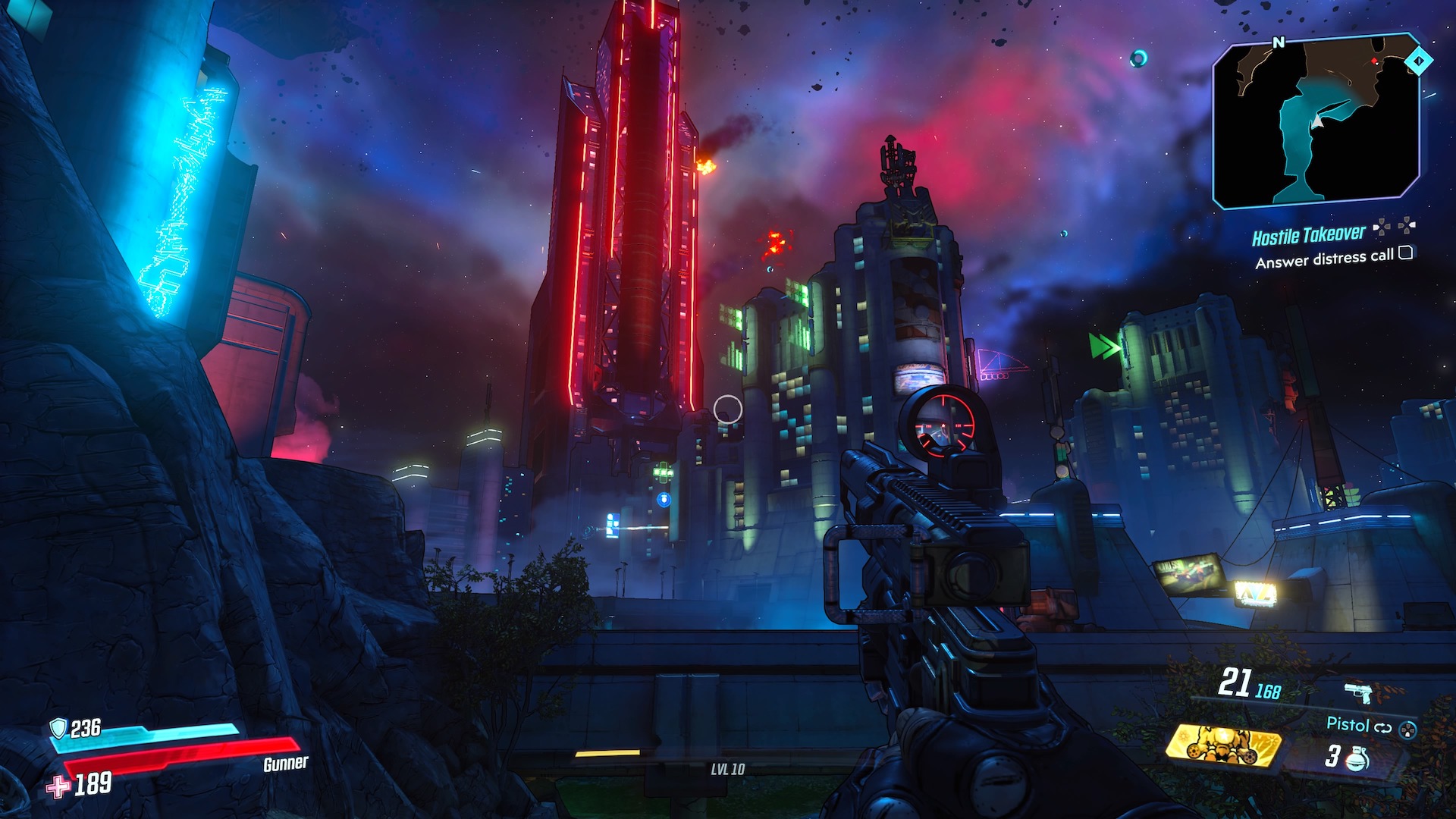Click the diamond waypoint icon on the minimap
The width and height of the screenshot is (1456, 819).
click(x=1419, y=60)
